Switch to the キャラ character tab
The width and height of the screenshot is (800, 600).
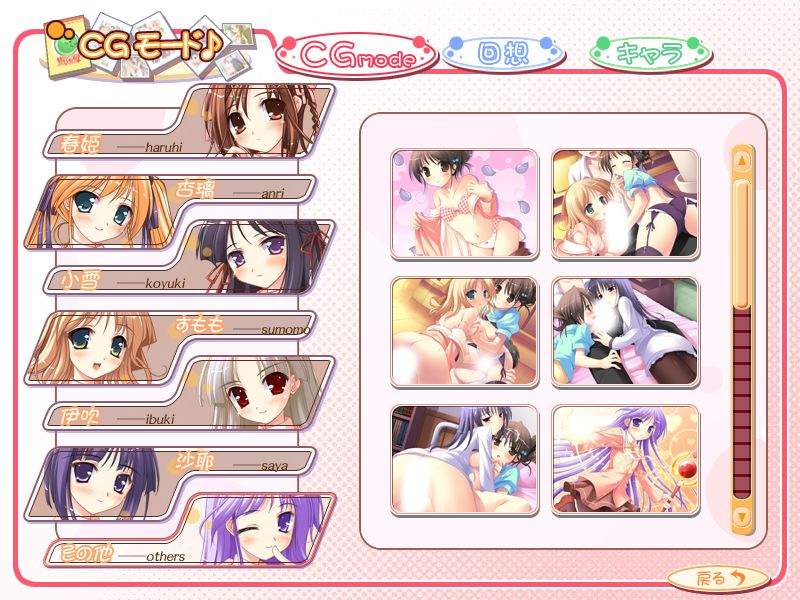click(x=649, y=53)
